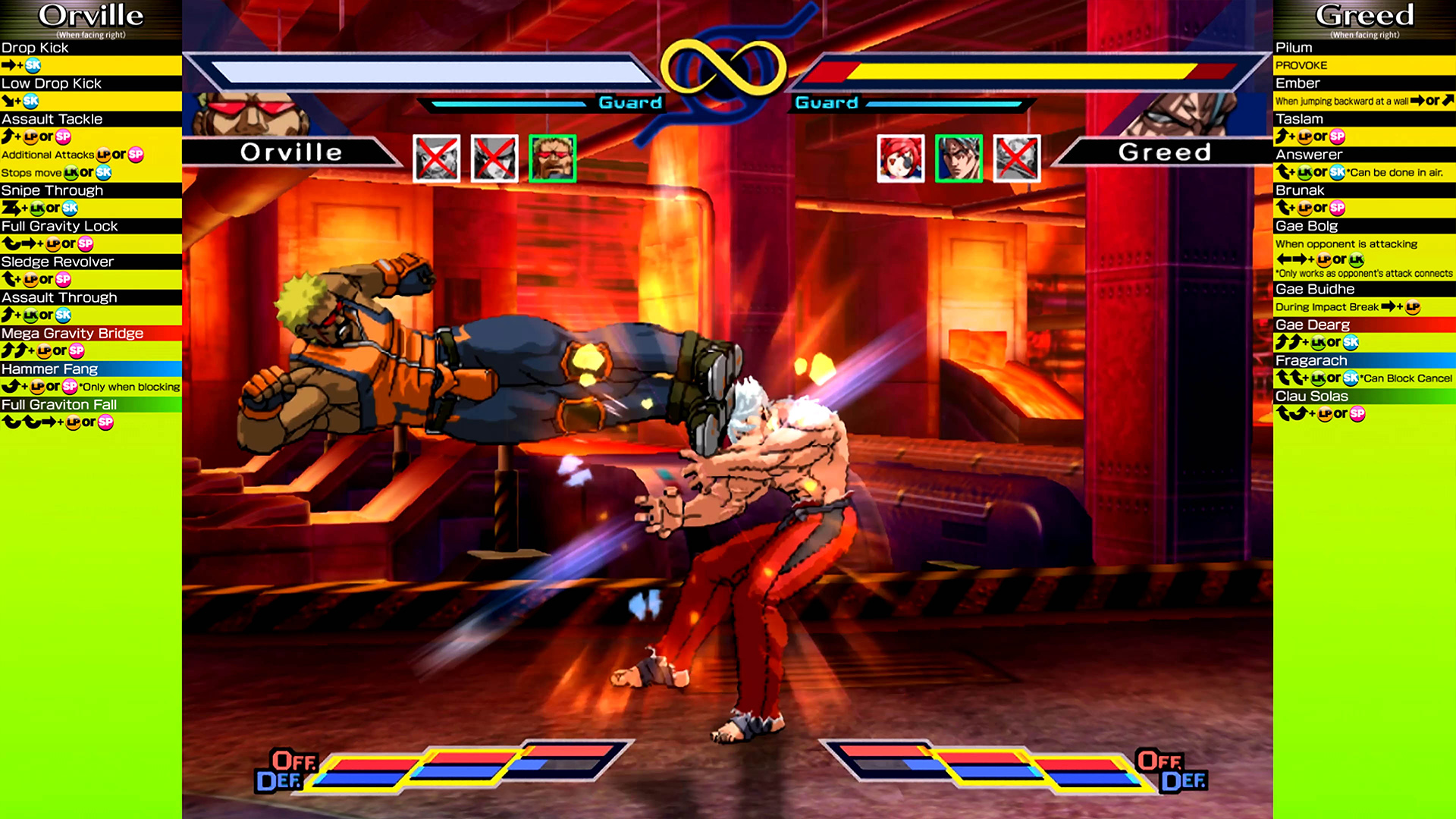Choose the Full Graviton Fall entry
This screenshot has height=819, width=1456.
pyautogui.click(x=59, y=404)
